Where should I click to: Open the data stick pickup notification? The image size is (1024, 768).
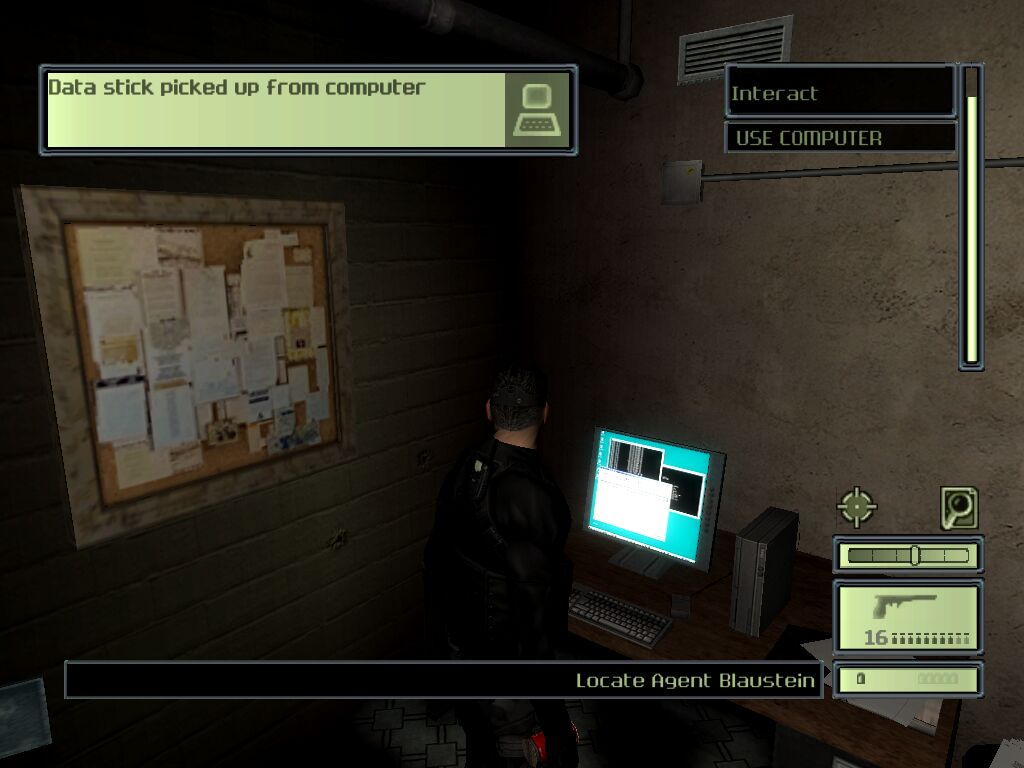coord(275,109)
